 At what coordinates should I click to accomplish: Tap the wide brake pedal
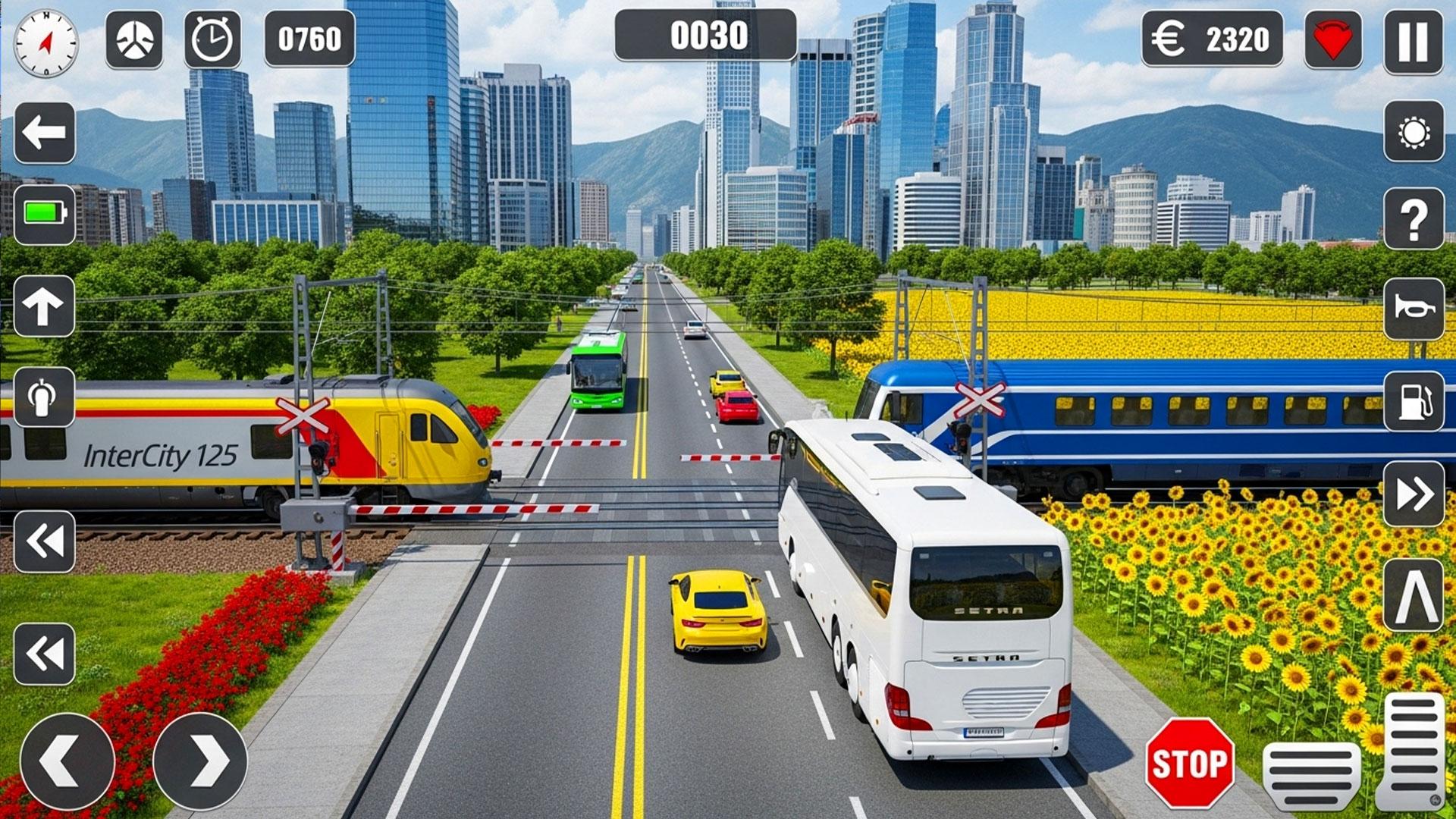(1311, 775)
